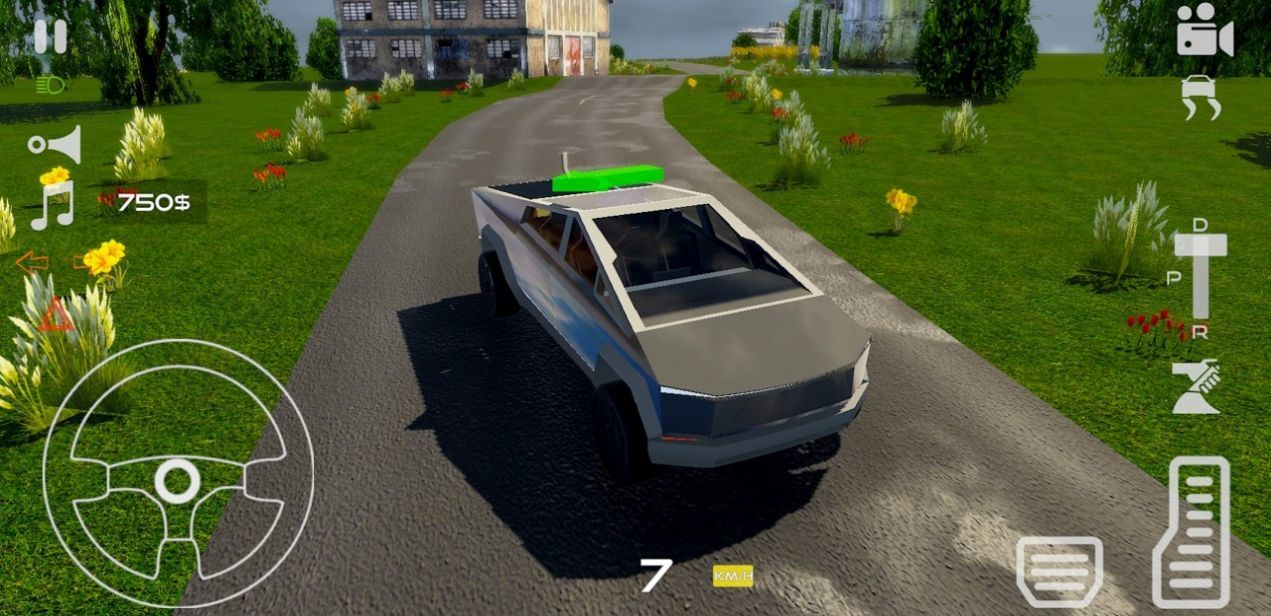Image resolution: width=1271 pixels, height=616 pixels.
Task: Toggle the green headlights icon
Action: (50, 85)
